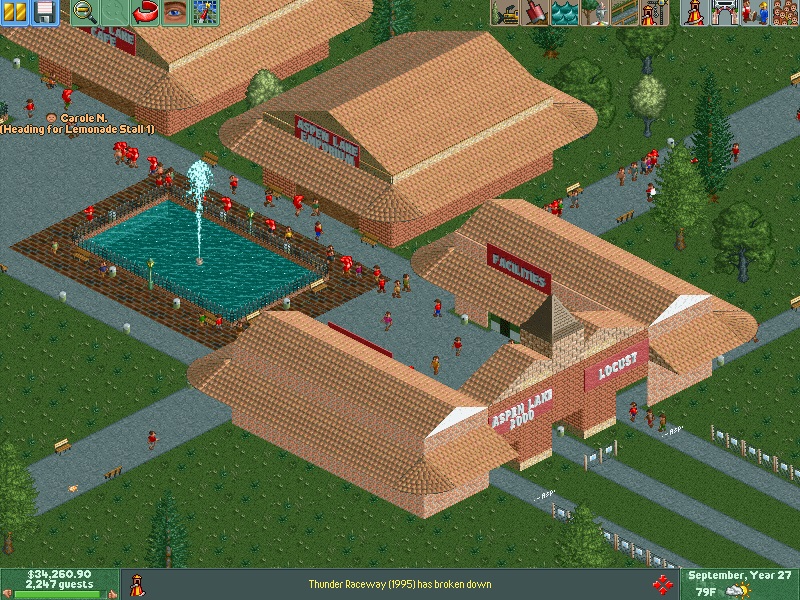800x600 pixels.
Task: Rotate the view with the red arrow
Action: tap(148, 12)
